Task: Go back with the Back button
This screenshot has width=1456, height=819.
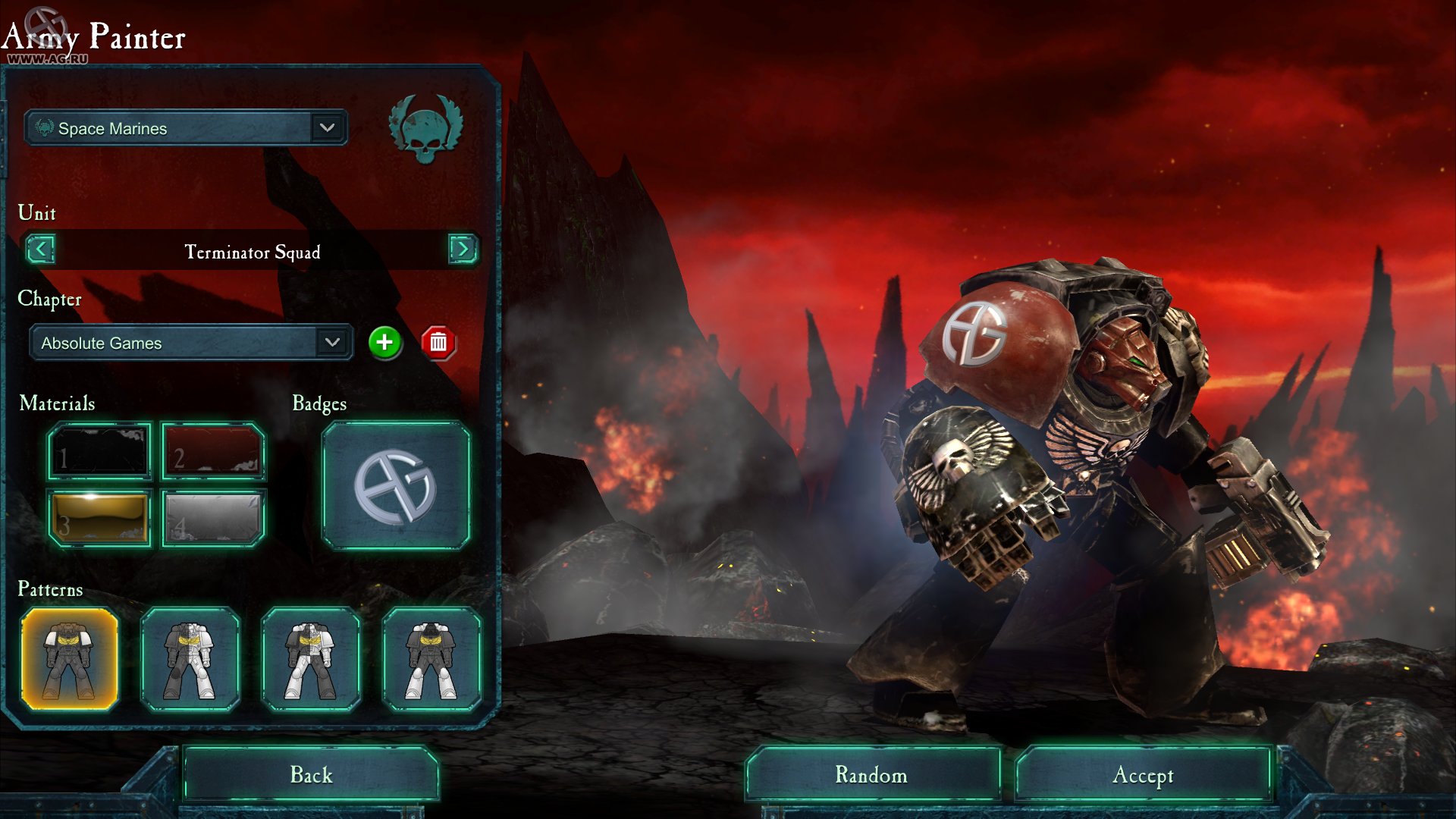Action: pyautogui.click(x=311, y=774)
